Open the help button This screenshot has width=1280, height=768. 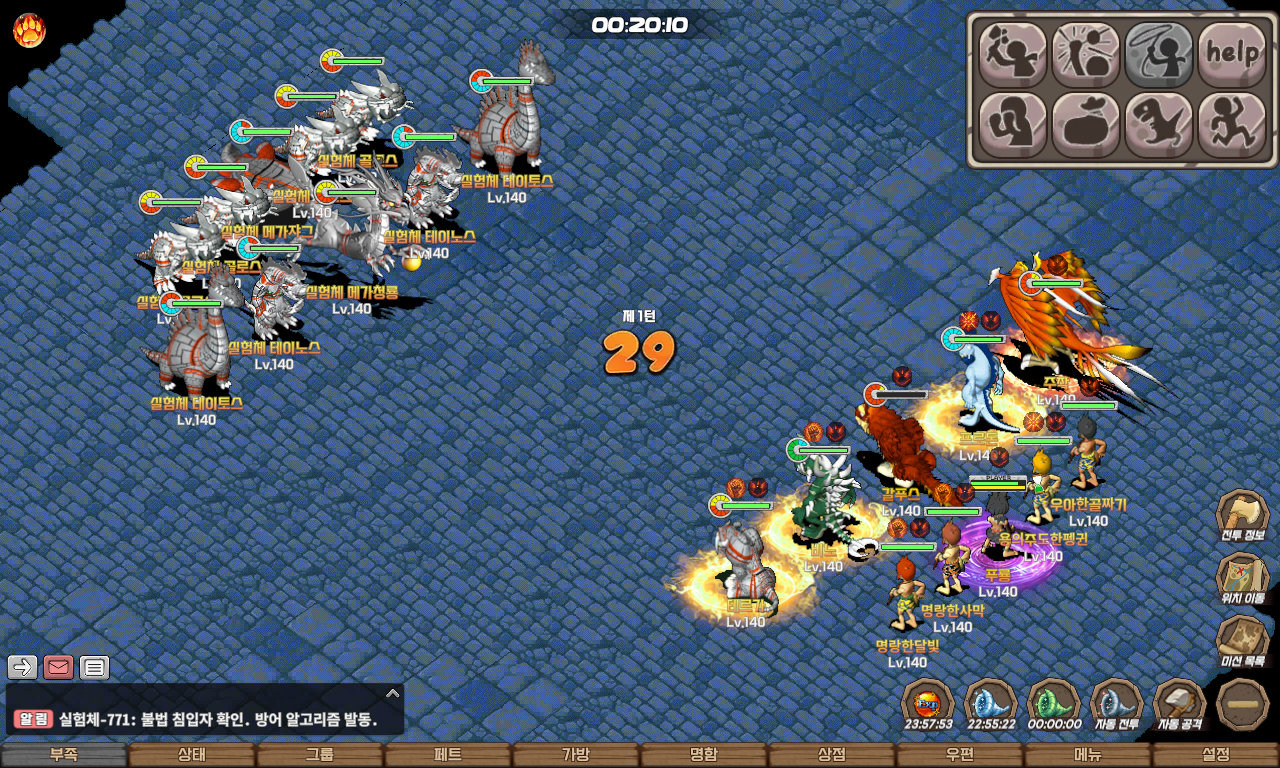point(1232,54)
